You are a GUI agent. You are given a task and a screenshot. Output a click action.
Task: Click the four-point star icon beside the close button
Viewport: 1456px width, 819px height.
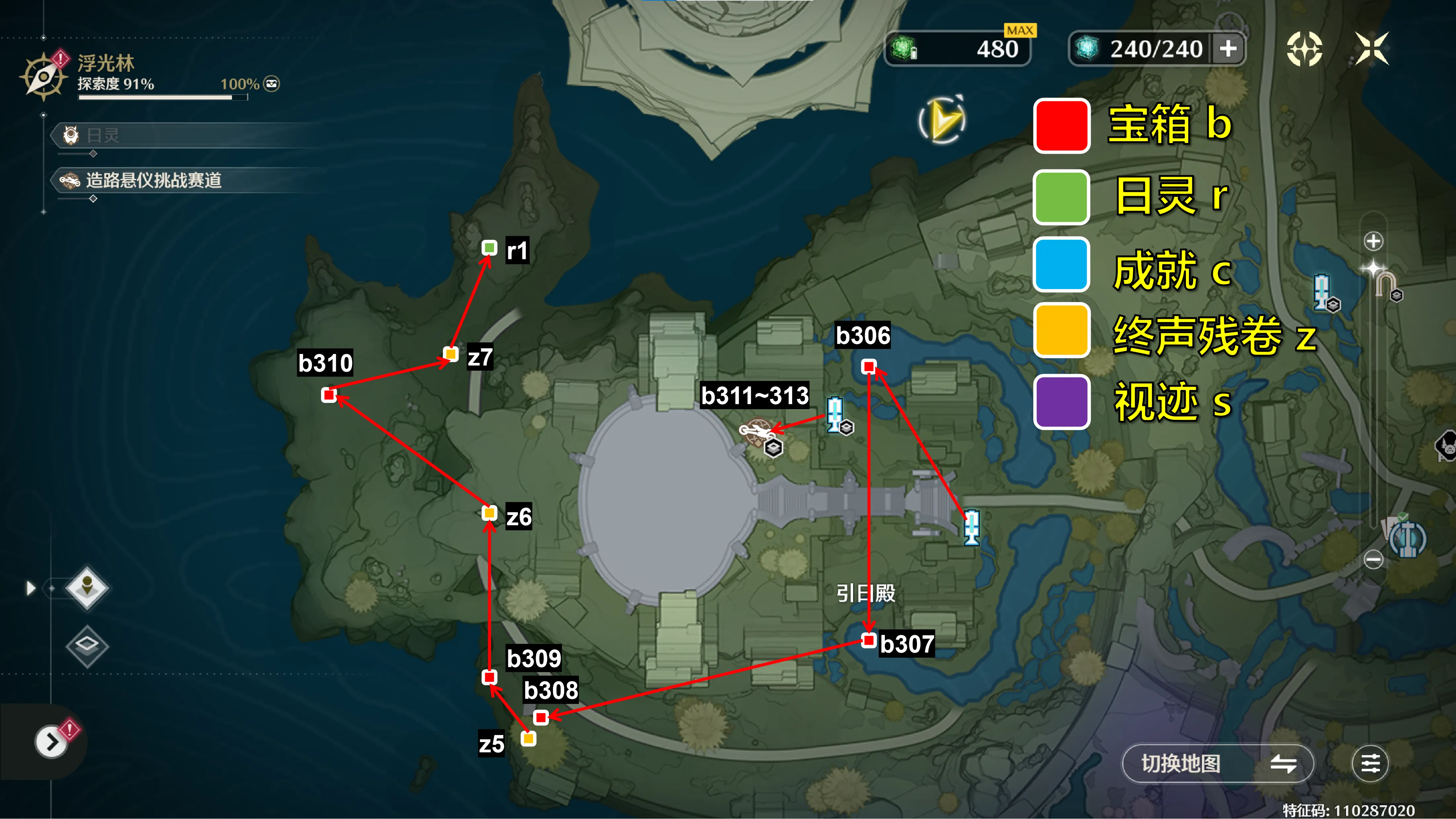click(1304, 49)
